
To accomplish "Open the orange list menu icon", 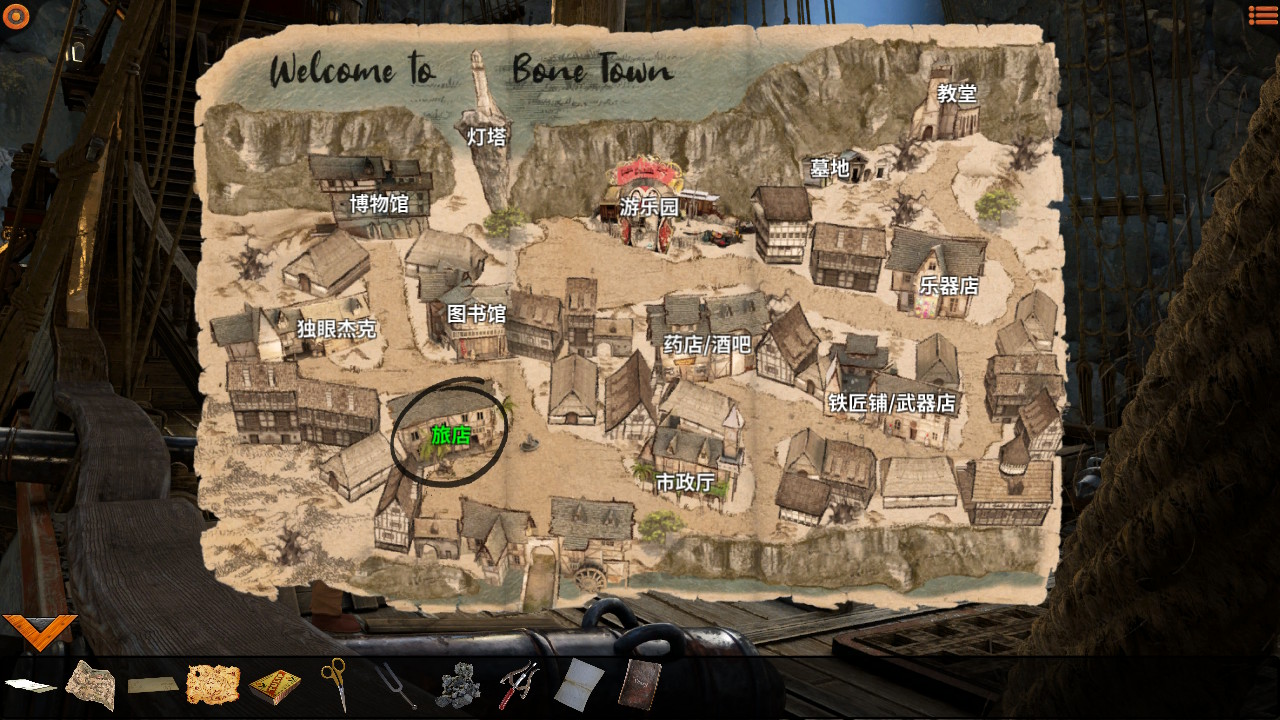I will [x=1262, y=15].
